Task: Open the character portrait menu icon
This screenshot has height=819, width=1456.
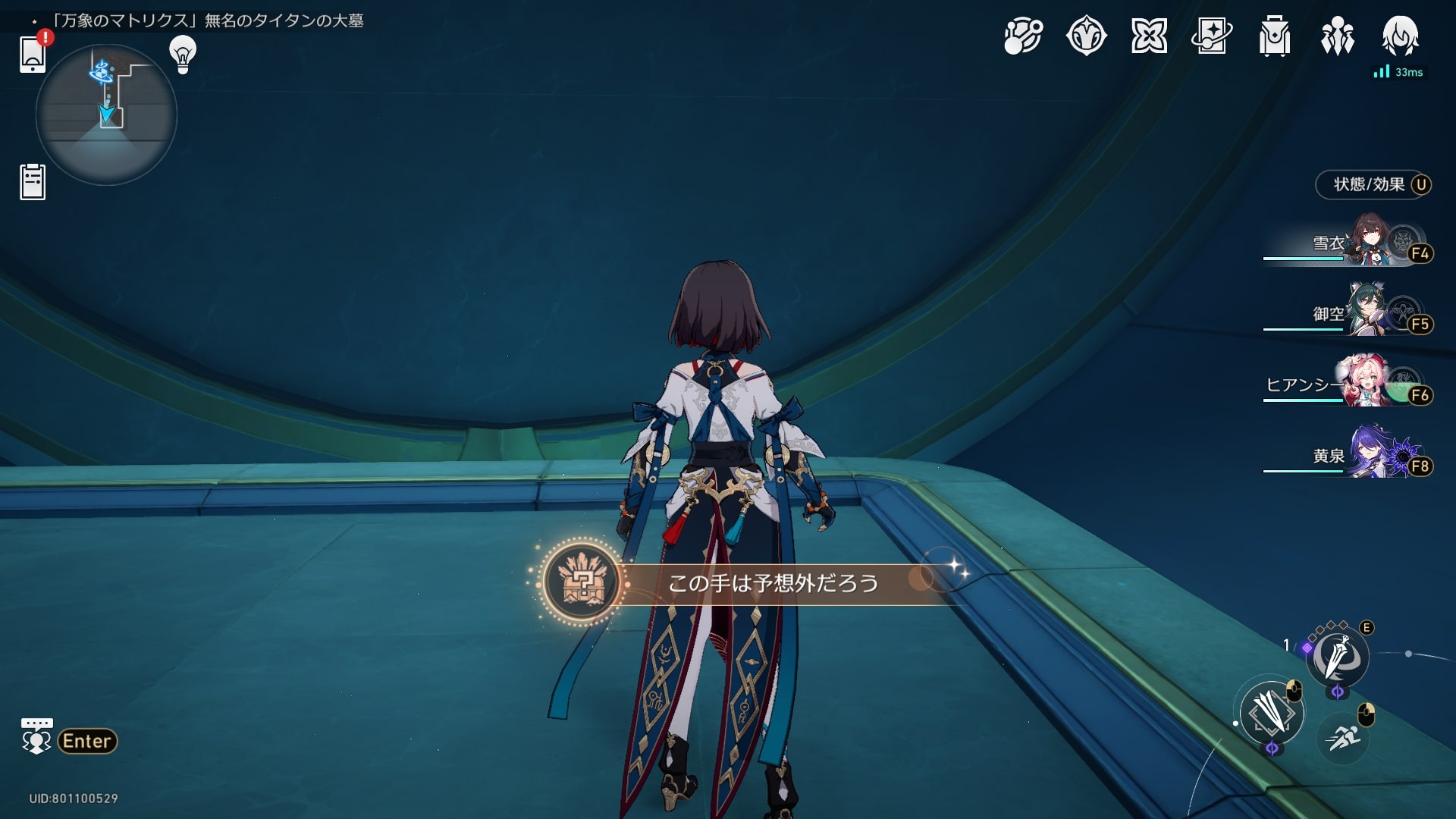Action: tap(1400, 36)
